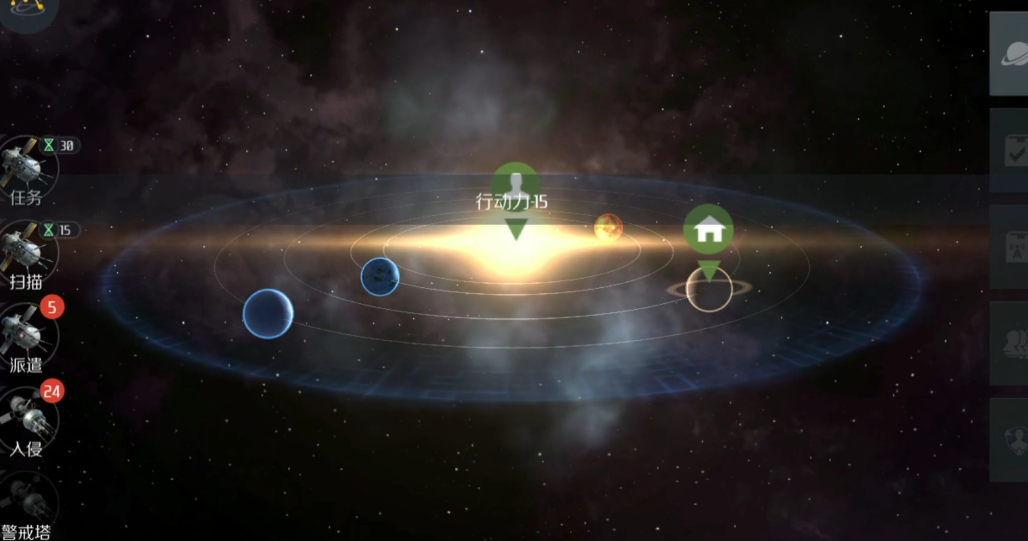The height and width of the screenshot is (541, 1028).
Task: Open the checklist tab on the right sidebar
Action: click(1010, 150)
